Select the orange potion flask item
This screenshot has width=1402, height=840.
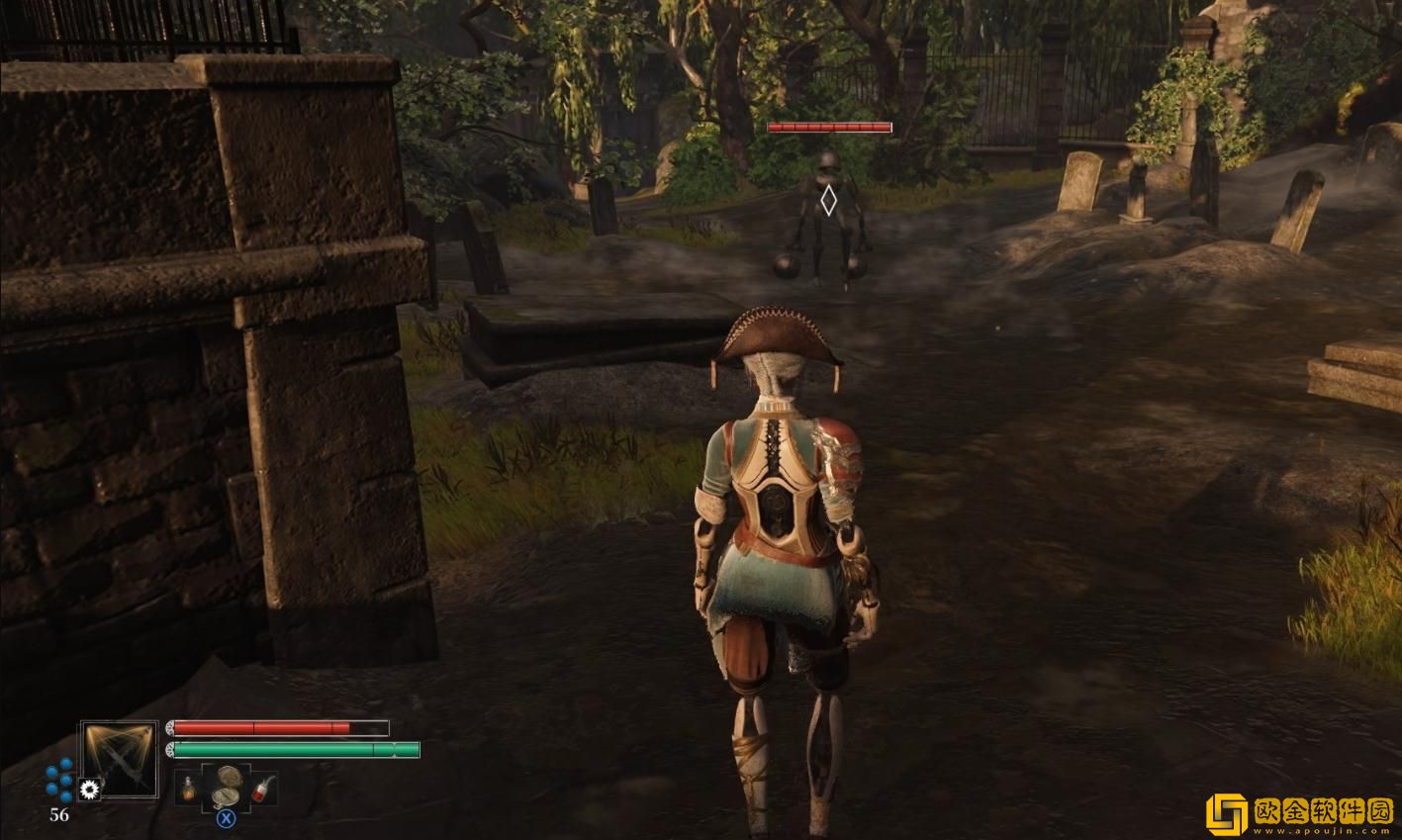(x=188, y=788)
